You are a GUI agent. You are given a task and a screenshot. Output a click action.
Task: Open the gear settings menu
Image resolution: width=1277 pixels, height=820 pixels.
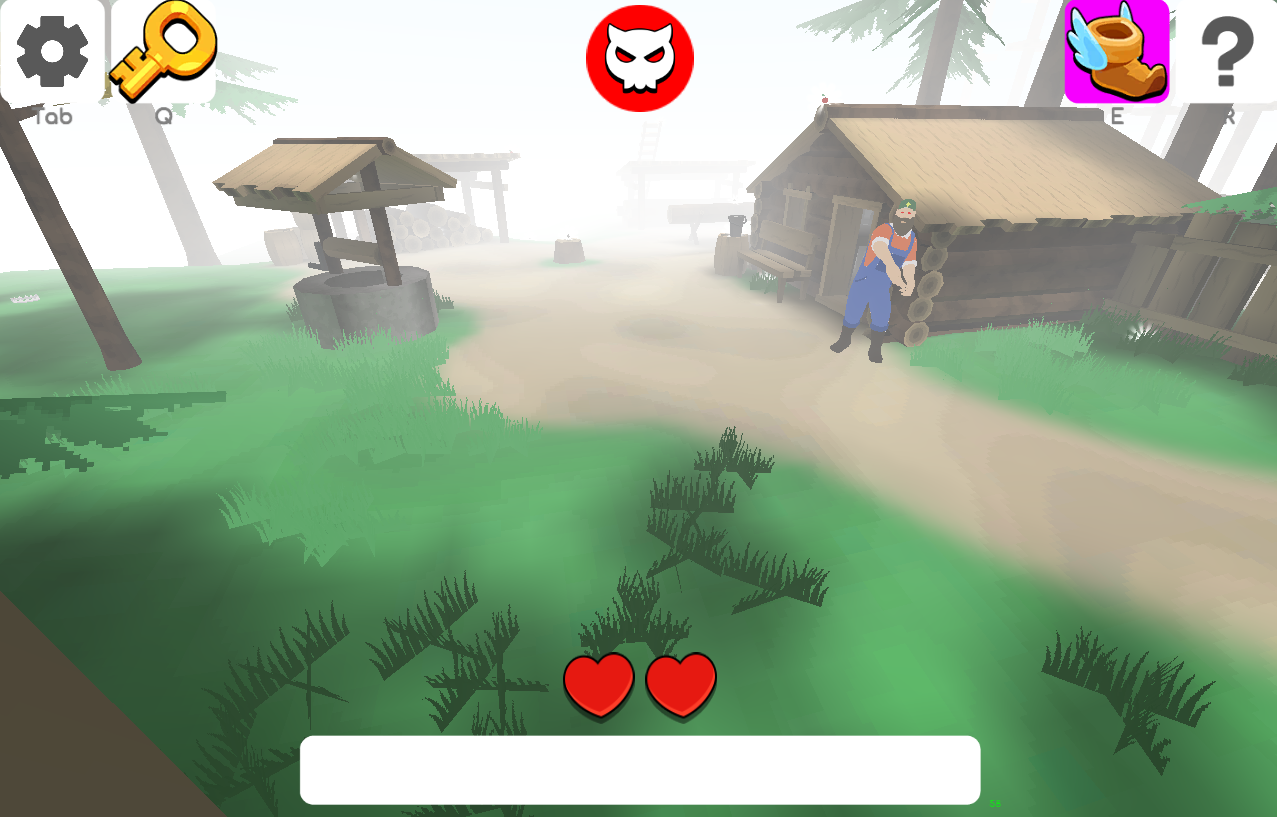pos(52,50)
